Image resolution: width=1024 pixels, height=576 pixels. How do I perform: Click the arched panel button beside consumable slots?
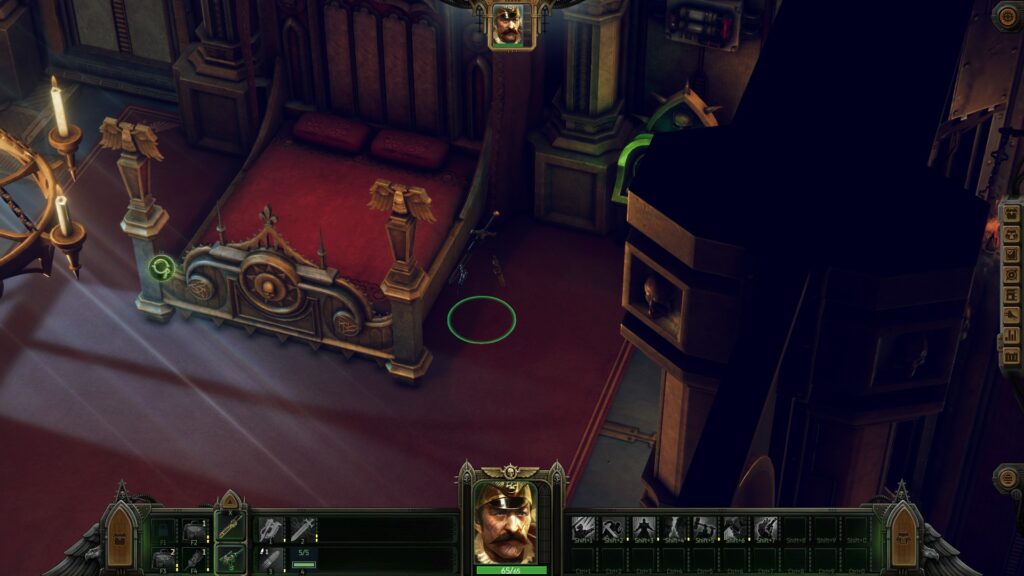[121, 537]
